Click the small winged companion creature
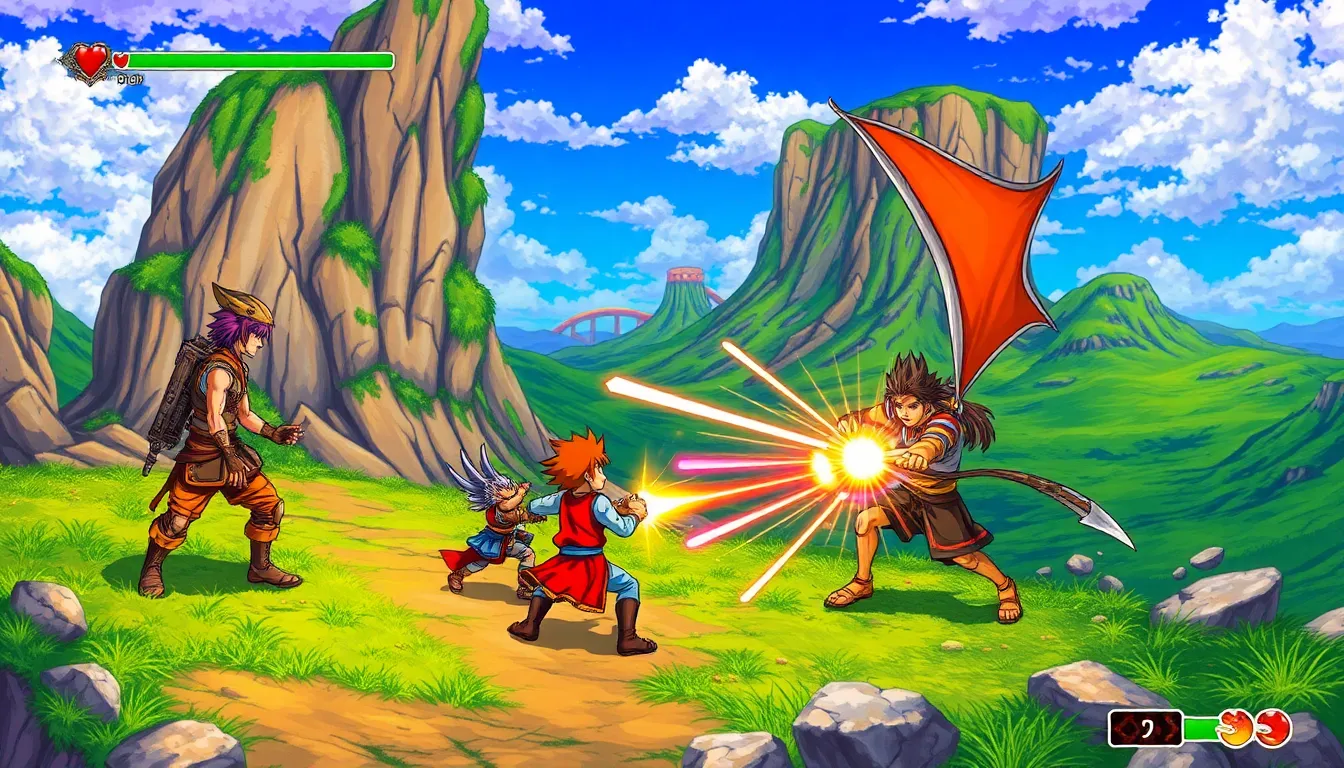 pos(500,520)
